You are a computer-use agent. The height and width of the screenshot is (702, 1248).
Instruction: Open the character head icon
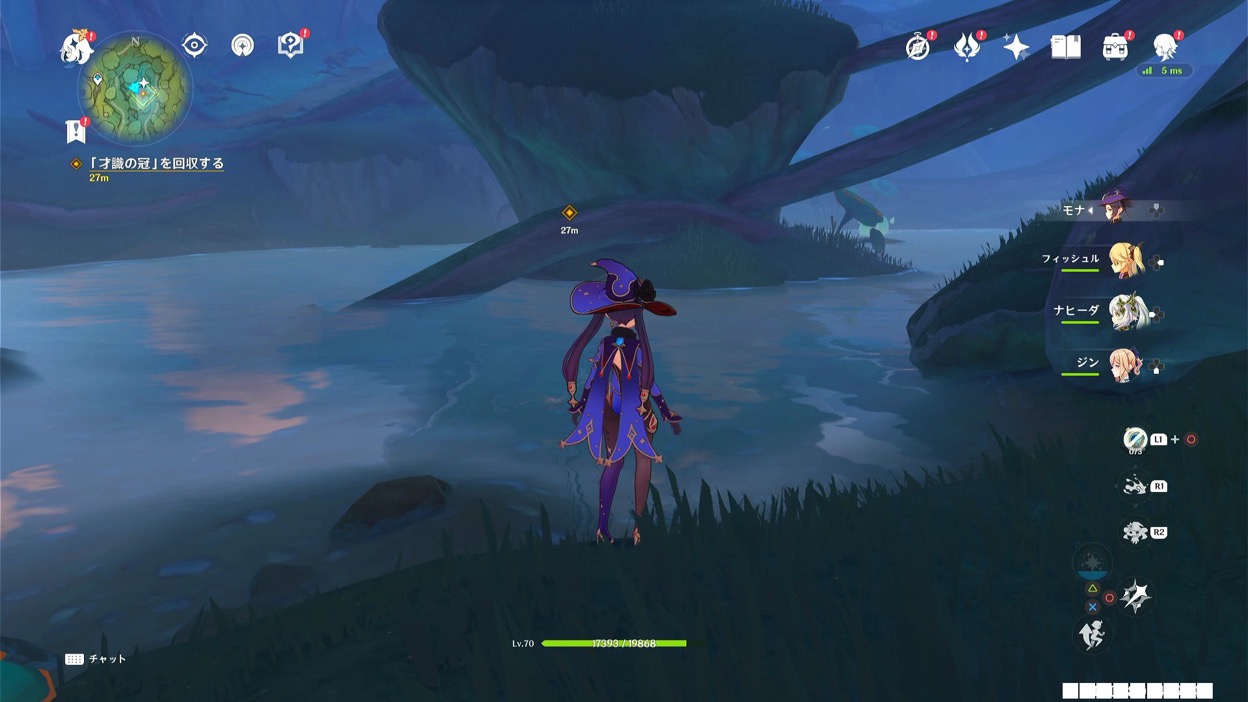point(1164,47)
